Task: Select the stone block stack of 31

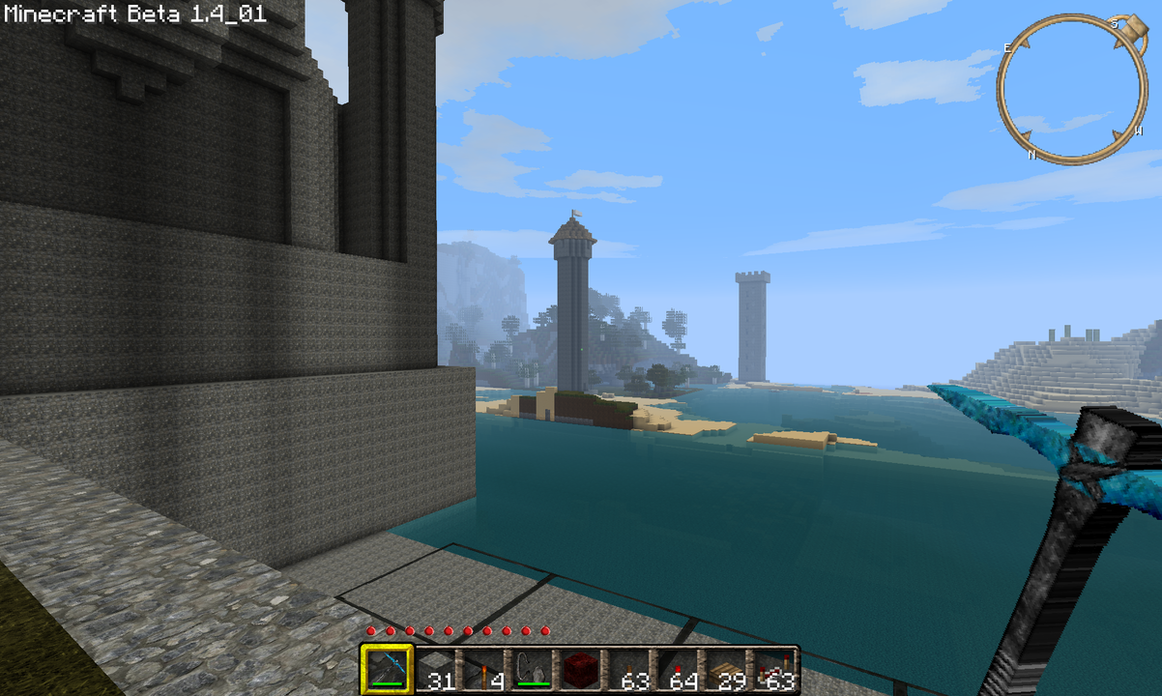Action: [x=434, y=669]
